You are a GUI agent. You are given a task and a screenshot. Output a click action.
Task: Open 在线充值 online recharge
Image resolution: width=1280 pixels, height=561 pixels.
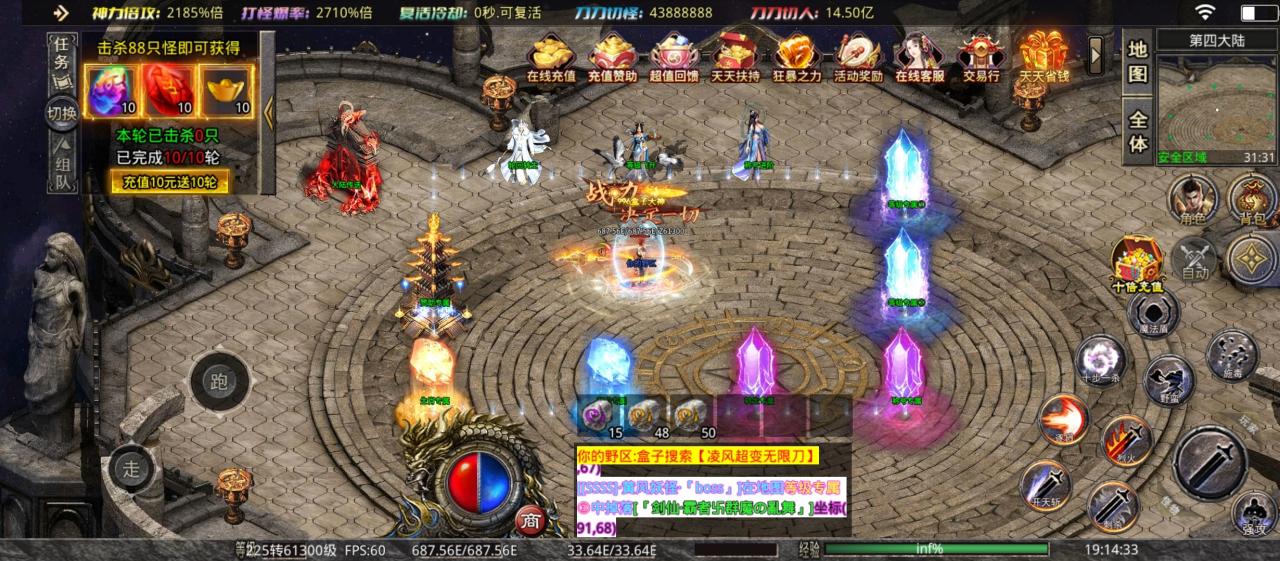click(551, 58)
